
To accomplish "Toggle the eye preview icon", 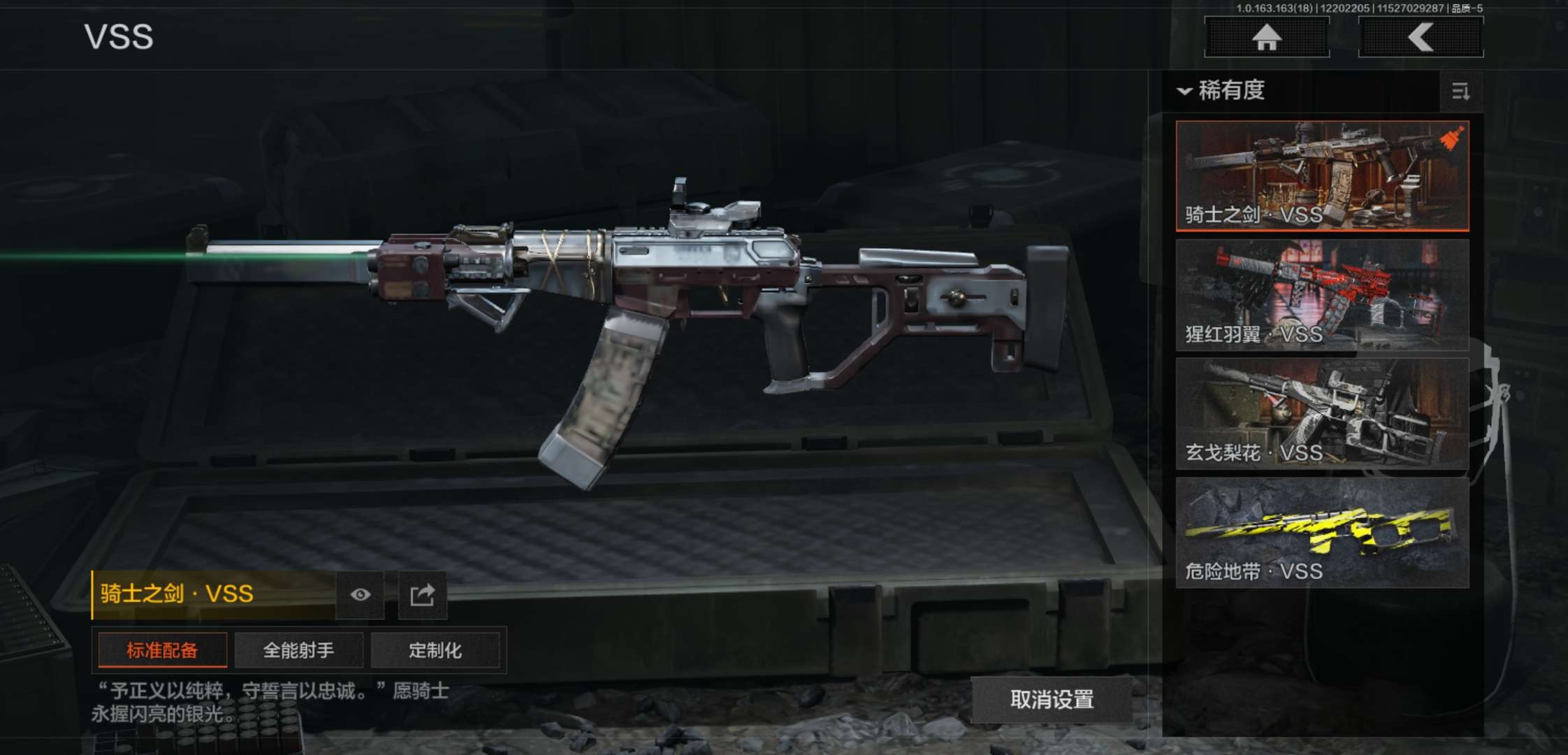I will [360, 595].
